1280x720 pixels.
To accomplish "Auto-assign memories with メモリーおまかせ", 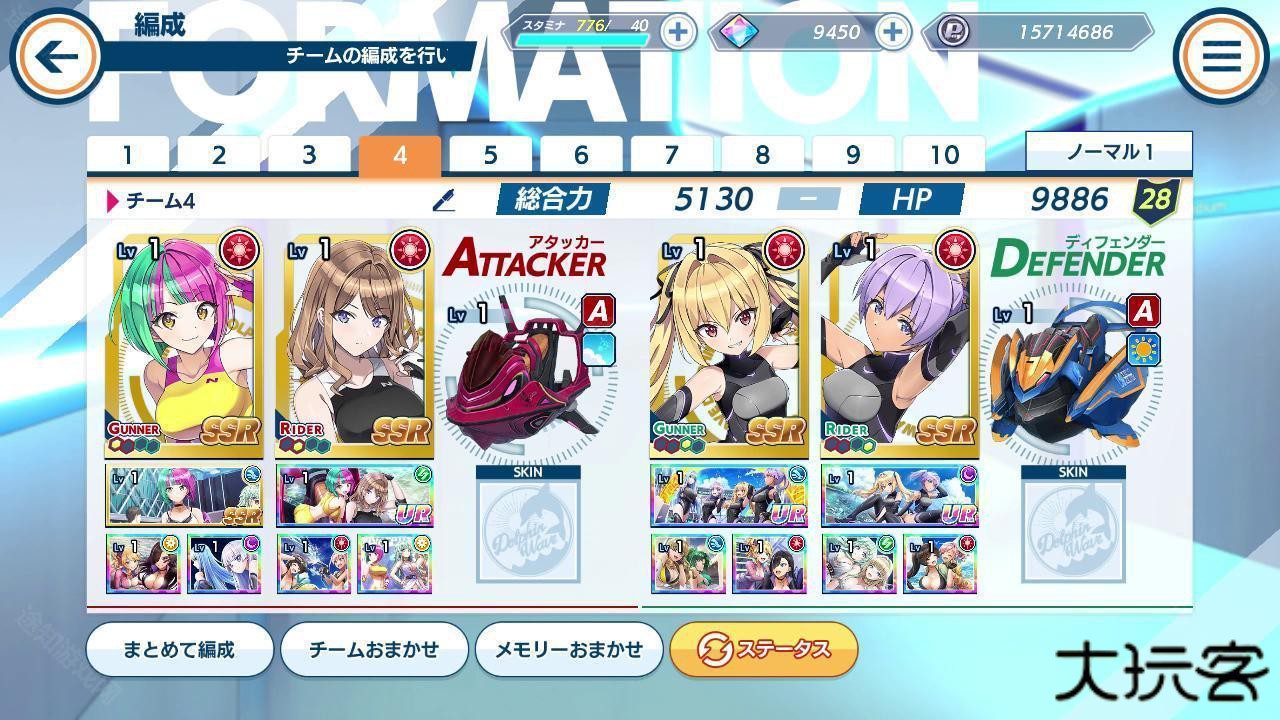I will click(569, 649).
